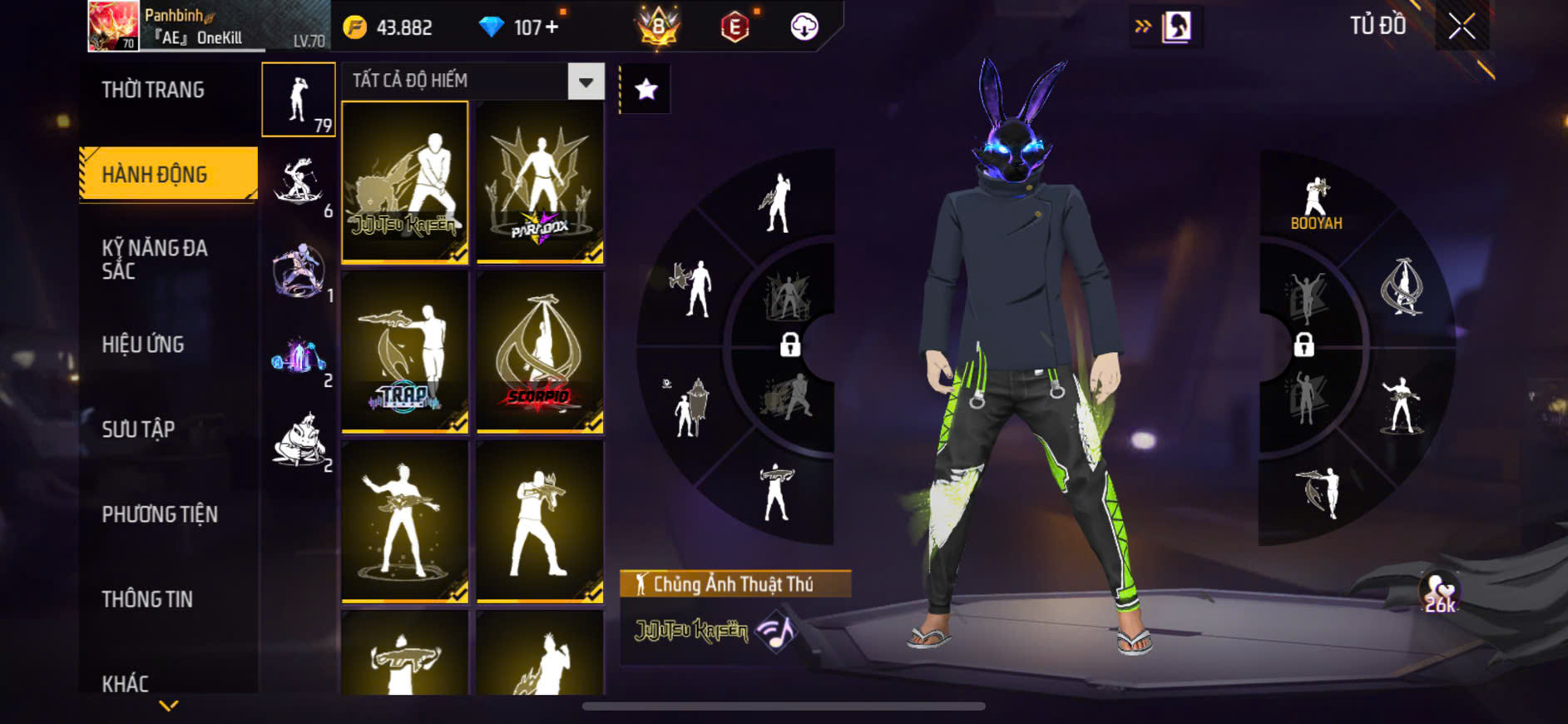Switch to Kỹ Năng Đa Sắc tab
1568x724 pixels.
pyautogui.click(x=155, y=259)
